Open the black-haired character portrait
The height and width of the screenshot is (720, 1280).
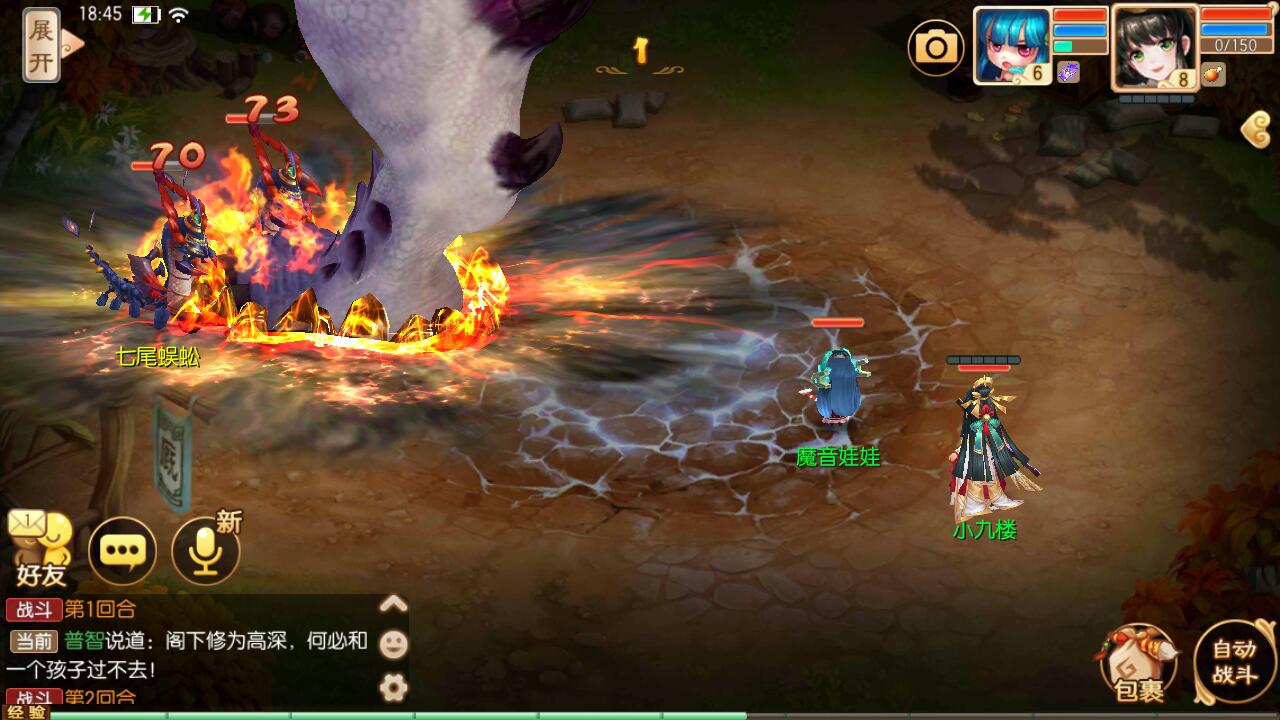tap(1155, 46)
